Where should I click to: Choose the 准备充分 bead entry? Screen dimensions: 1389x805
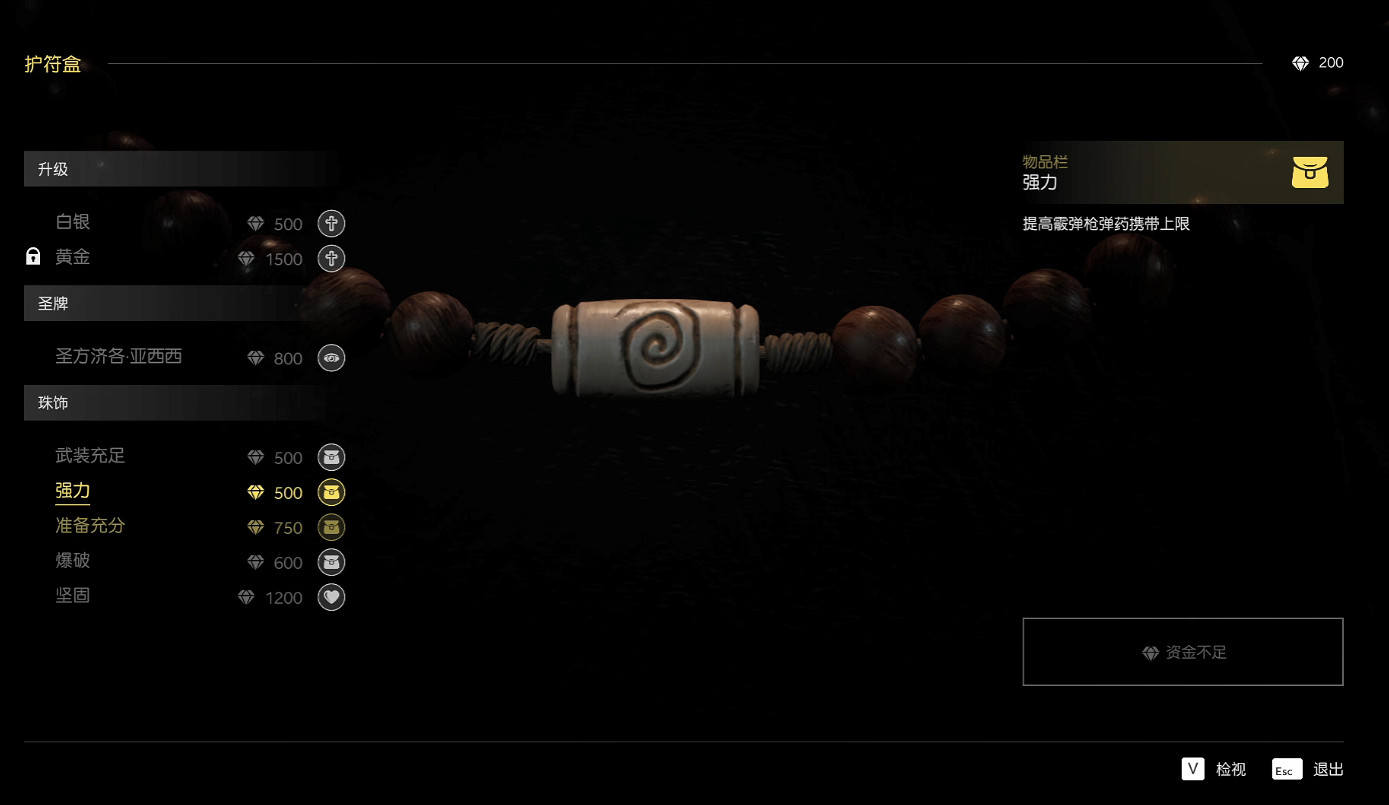click(x=91, y=527)
